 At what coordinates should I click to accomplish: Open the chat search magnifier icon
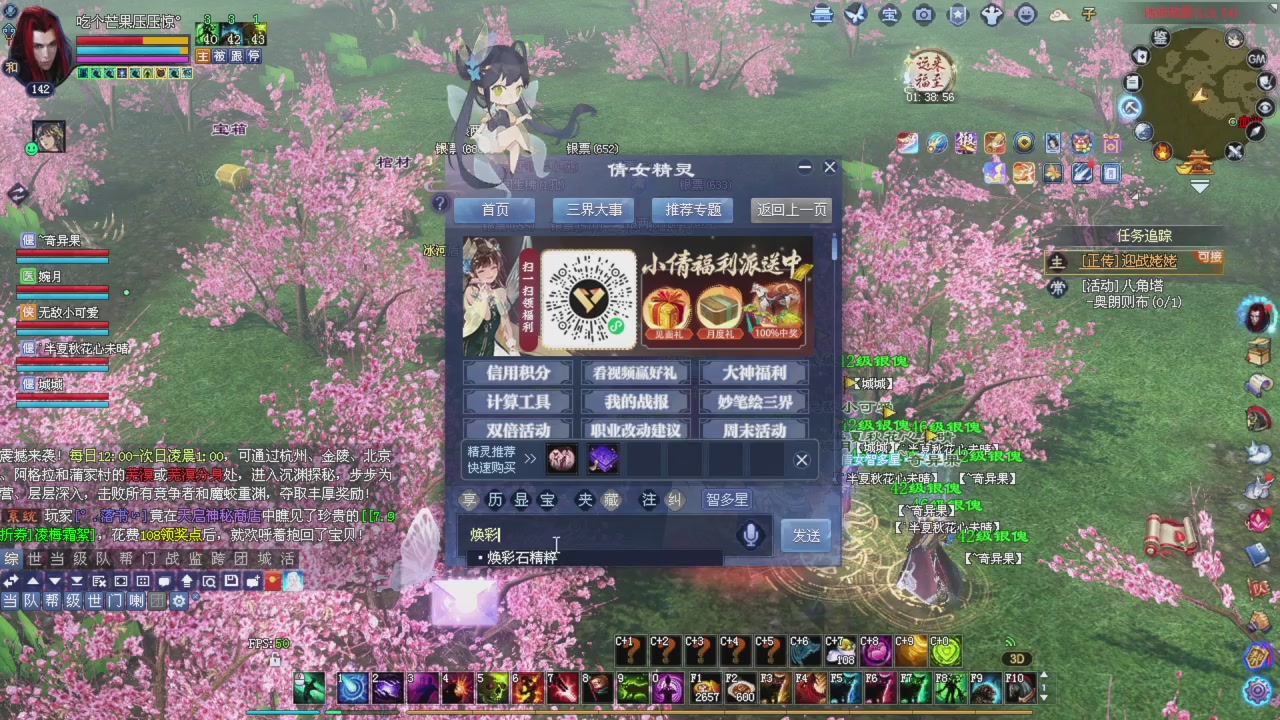click(210, 582)
